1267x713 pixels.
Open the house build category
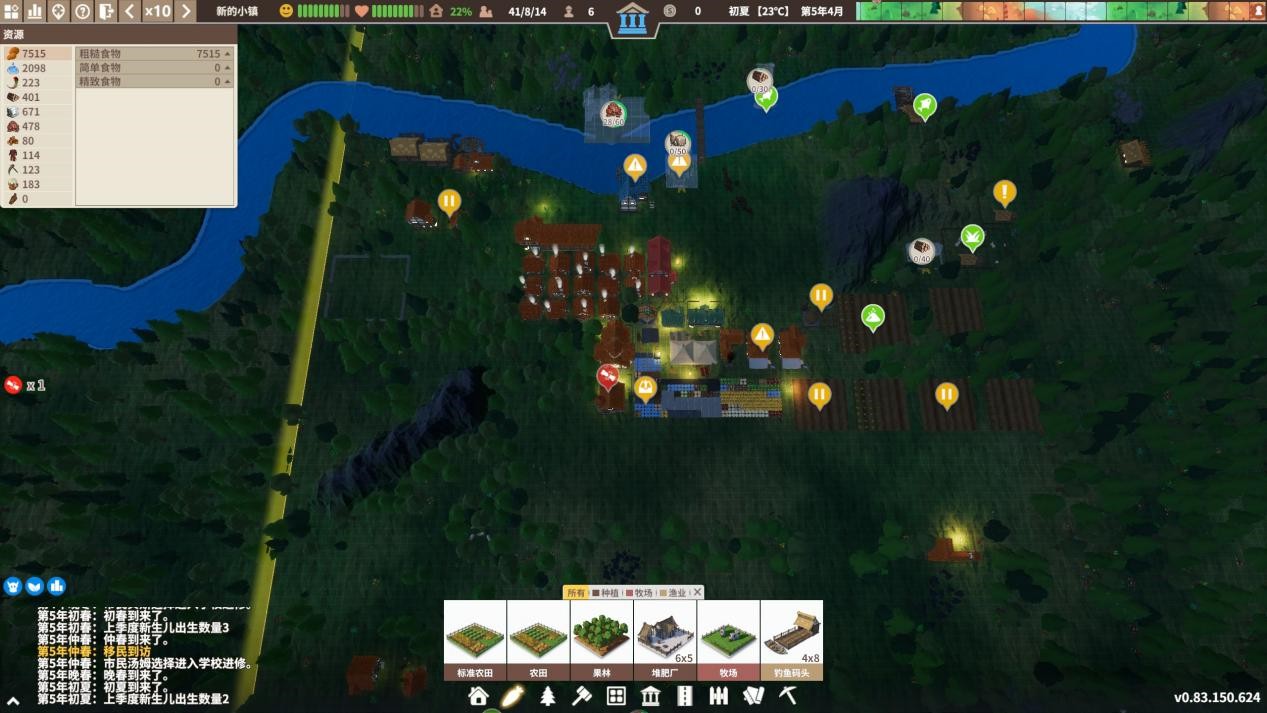tap(478, 696)
